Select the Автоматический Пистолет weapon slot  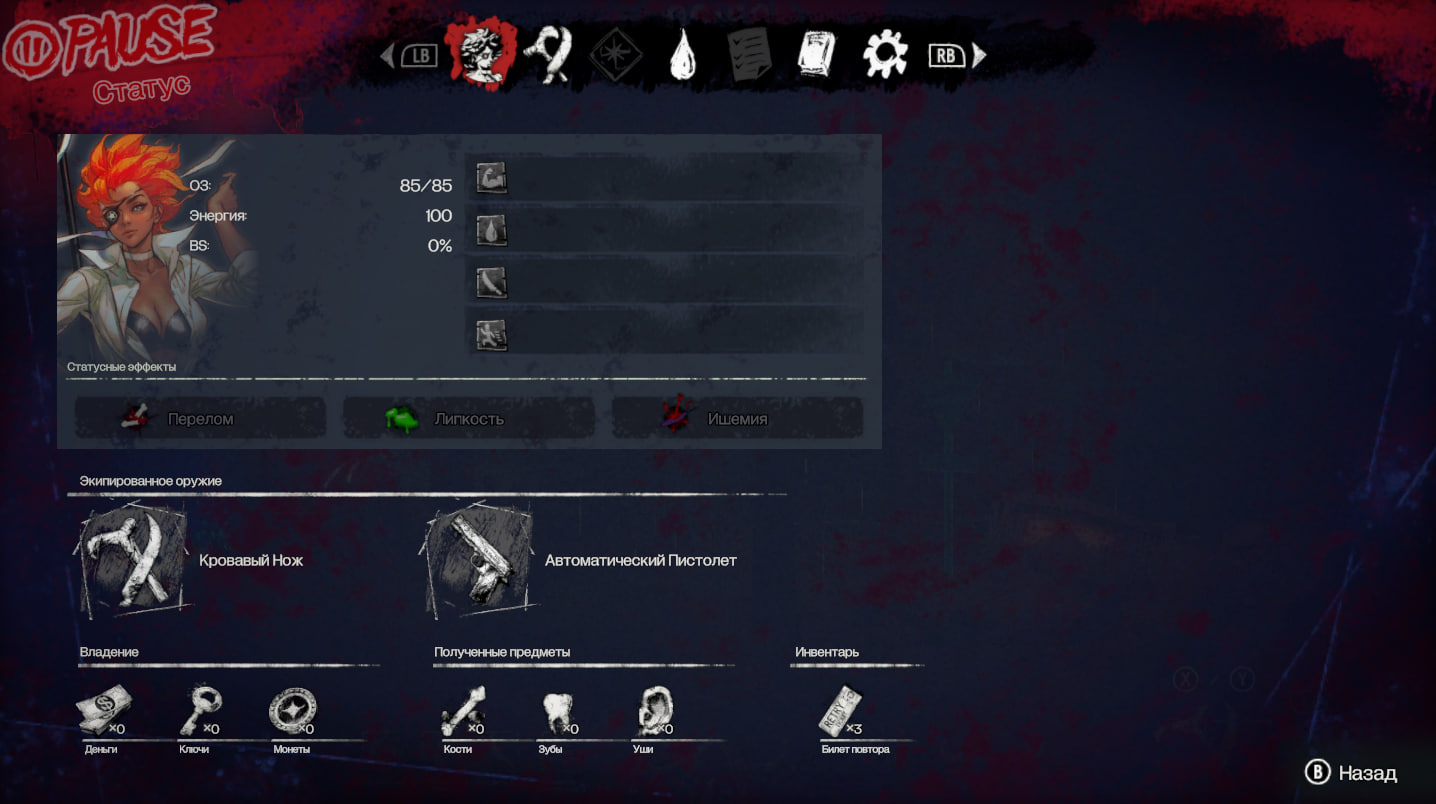(479, 561)
